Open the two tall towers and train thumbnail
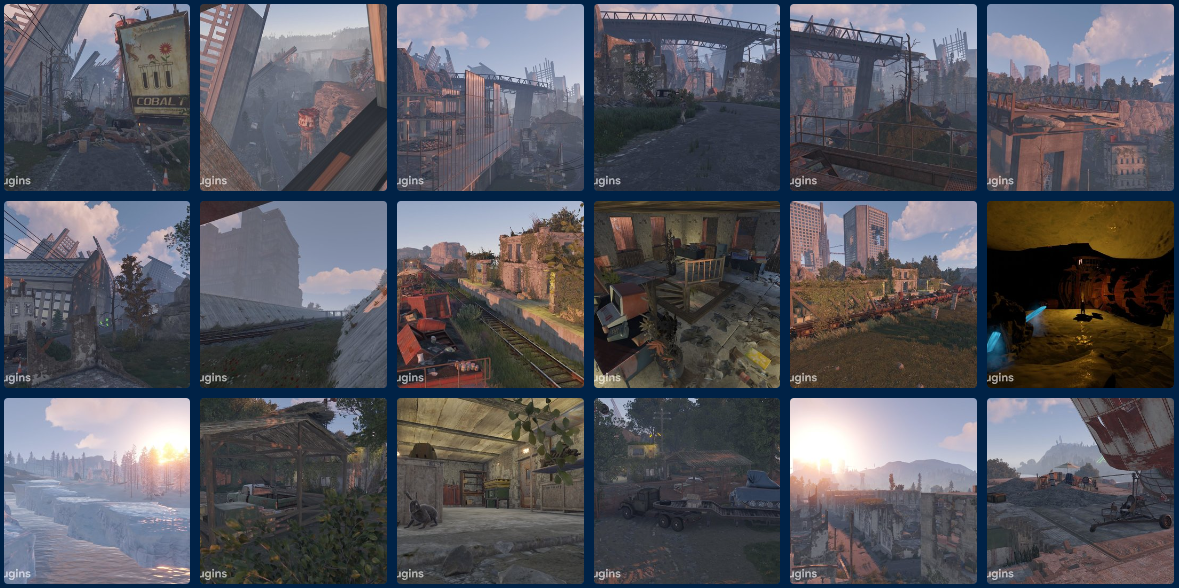The image size is (1179, 588). click(883, 294)
